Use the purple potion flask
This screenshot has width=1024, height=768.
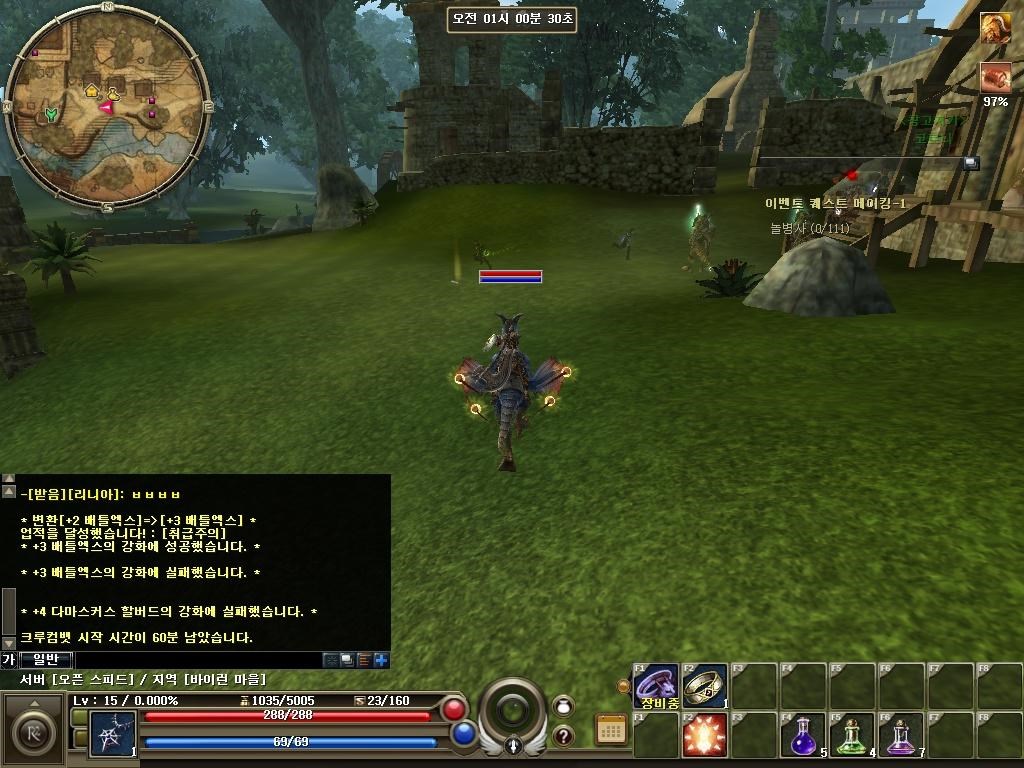click(x=902, y=735)
